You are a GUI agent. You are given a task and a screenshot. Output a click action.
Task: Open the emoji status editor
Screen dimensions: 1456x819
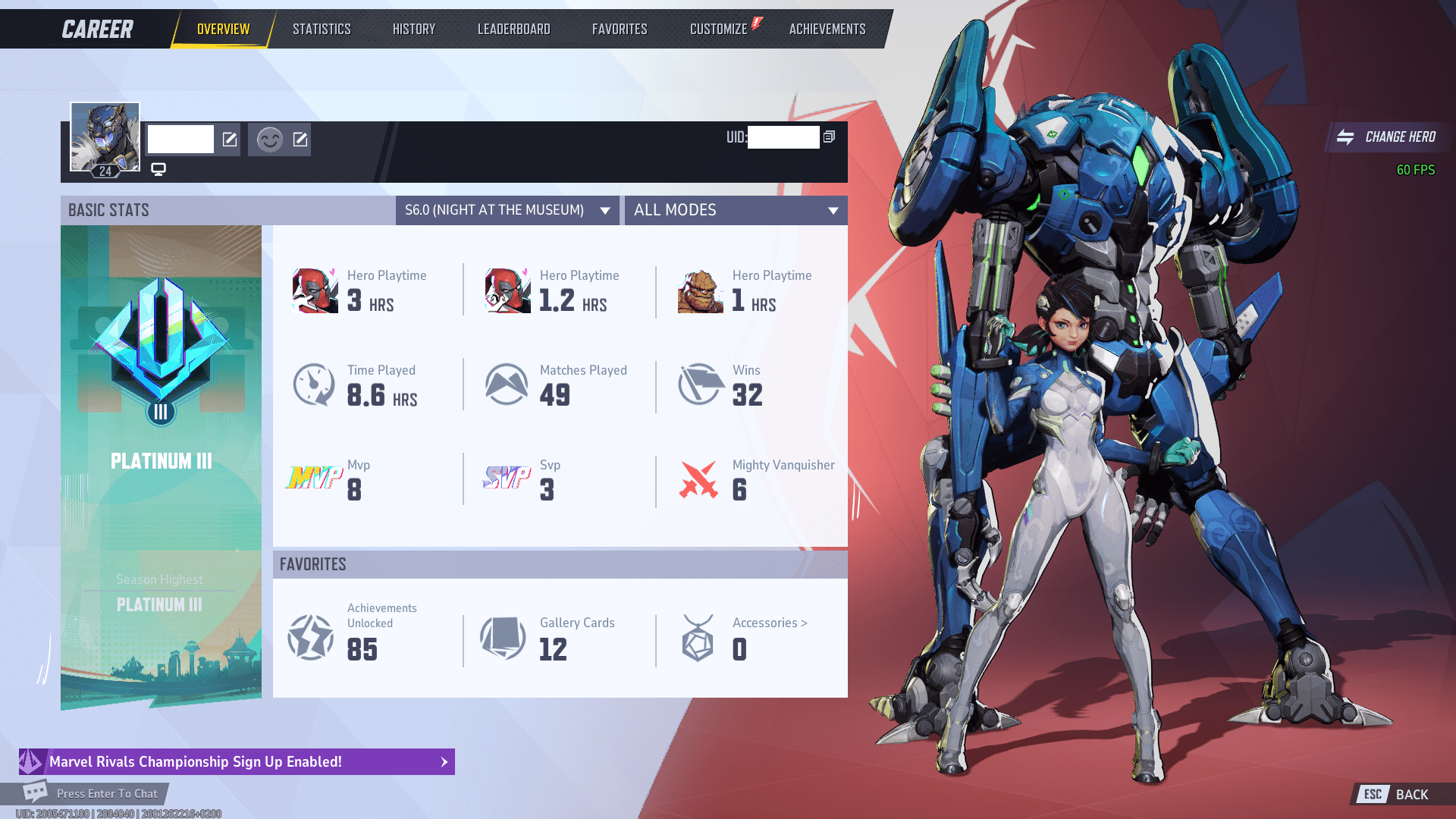pos(300,140)
